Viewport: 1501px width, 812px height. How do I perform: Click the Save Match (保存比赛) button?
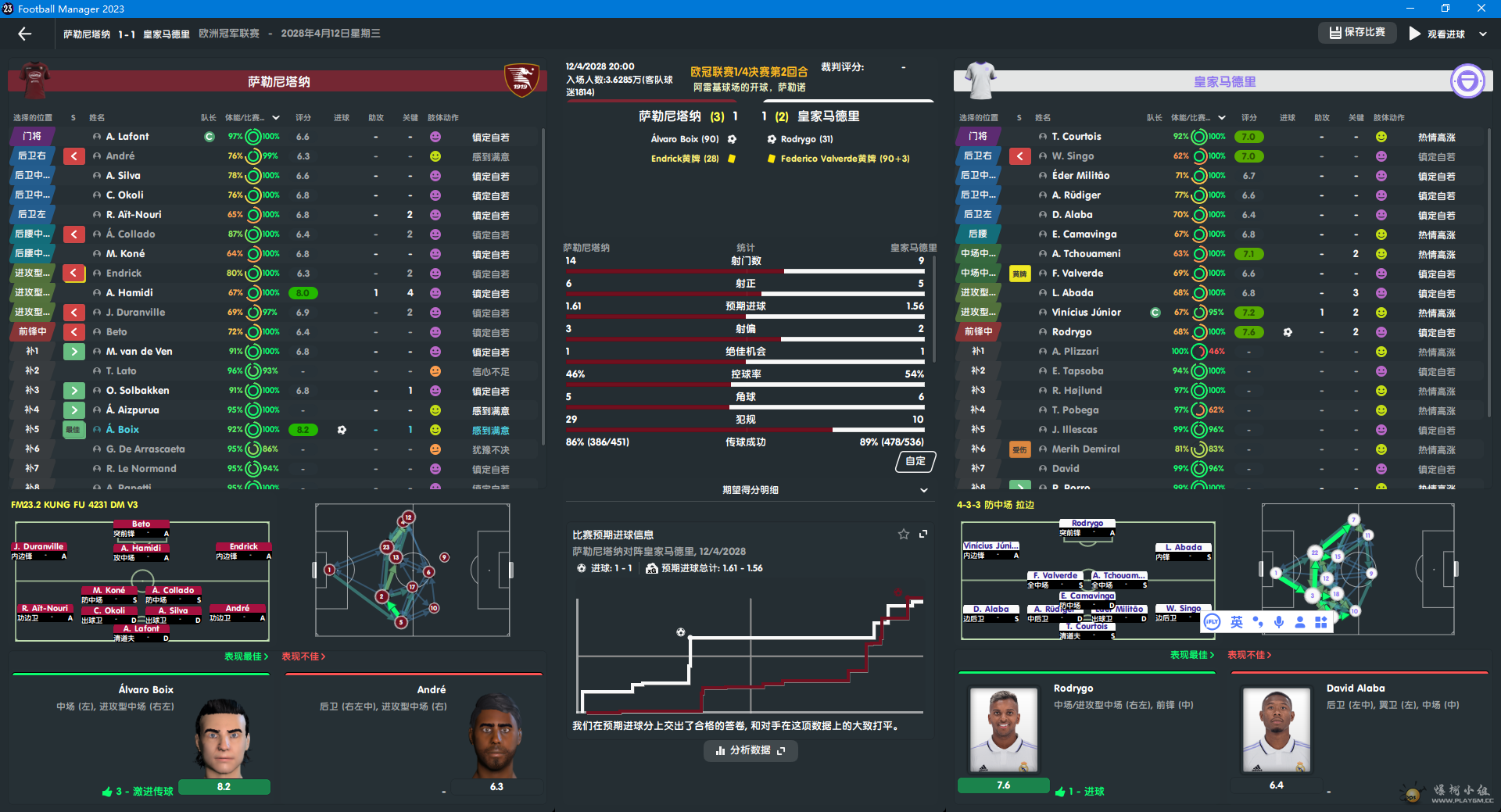1357,33
